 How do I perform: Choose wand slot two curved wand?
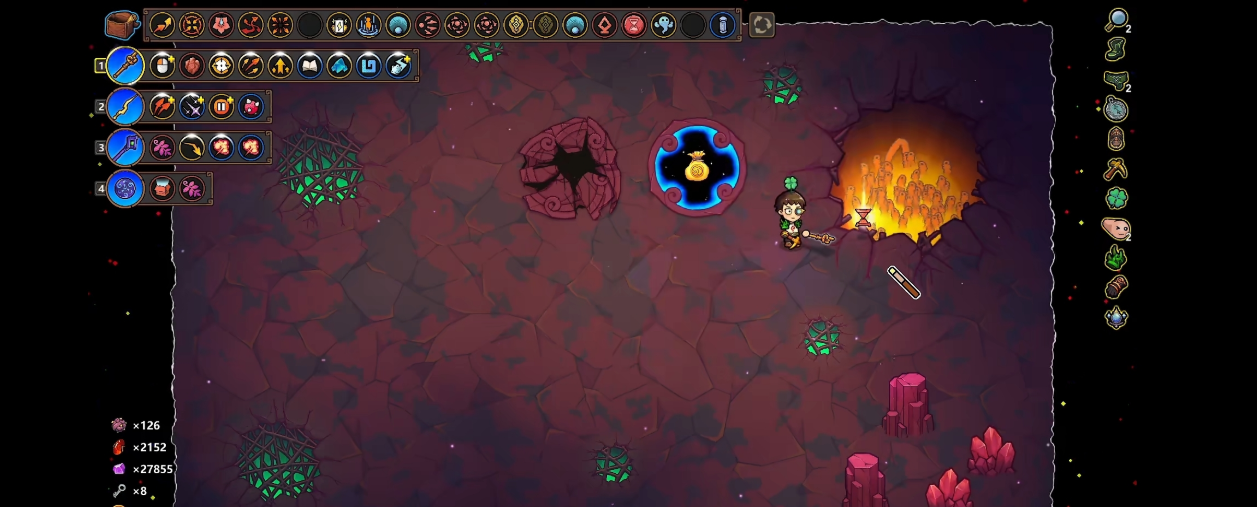125,106
